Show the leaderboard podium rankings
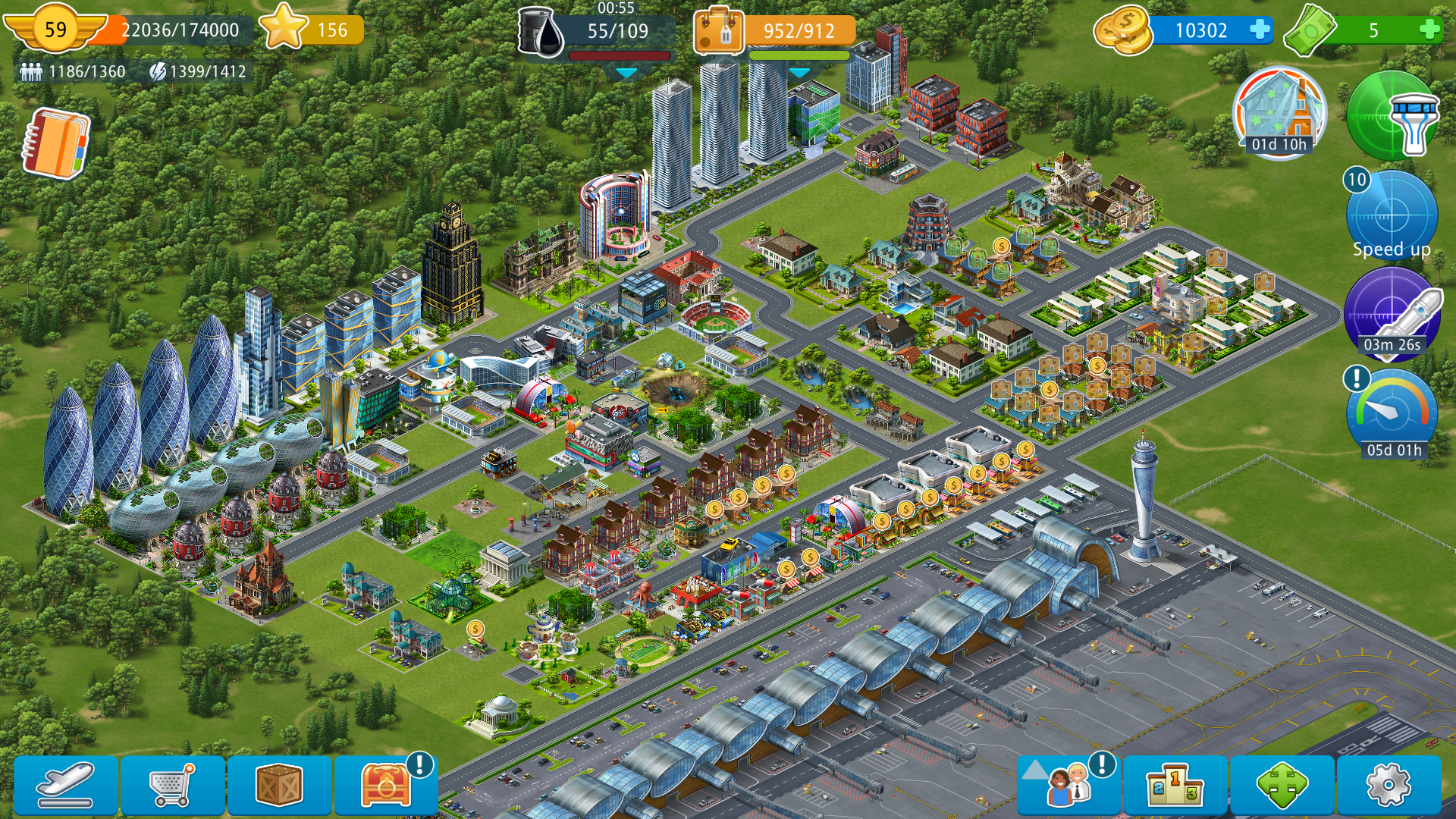The image size is (1456, 819). click(x=1175, y=785)
